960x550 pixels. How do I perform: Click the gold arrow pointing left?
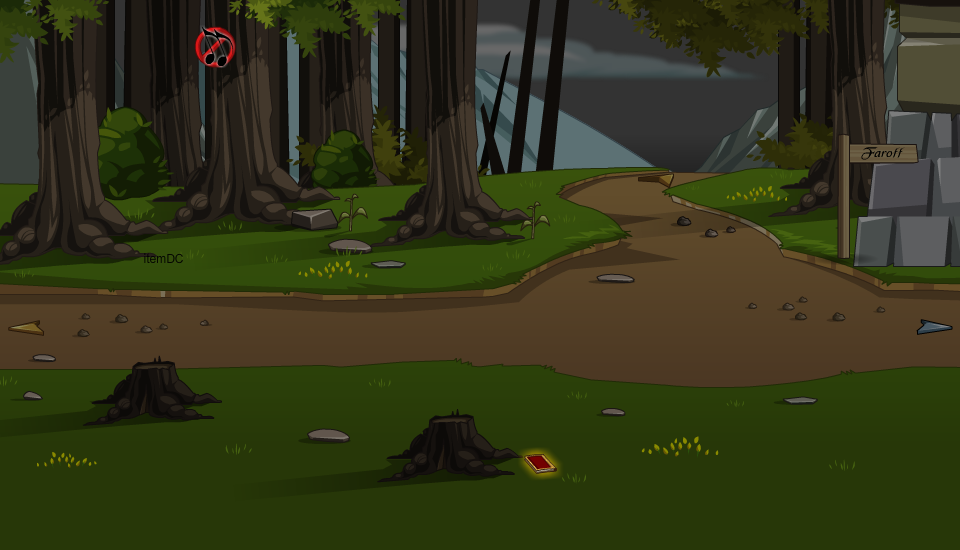tap(27, 328)
